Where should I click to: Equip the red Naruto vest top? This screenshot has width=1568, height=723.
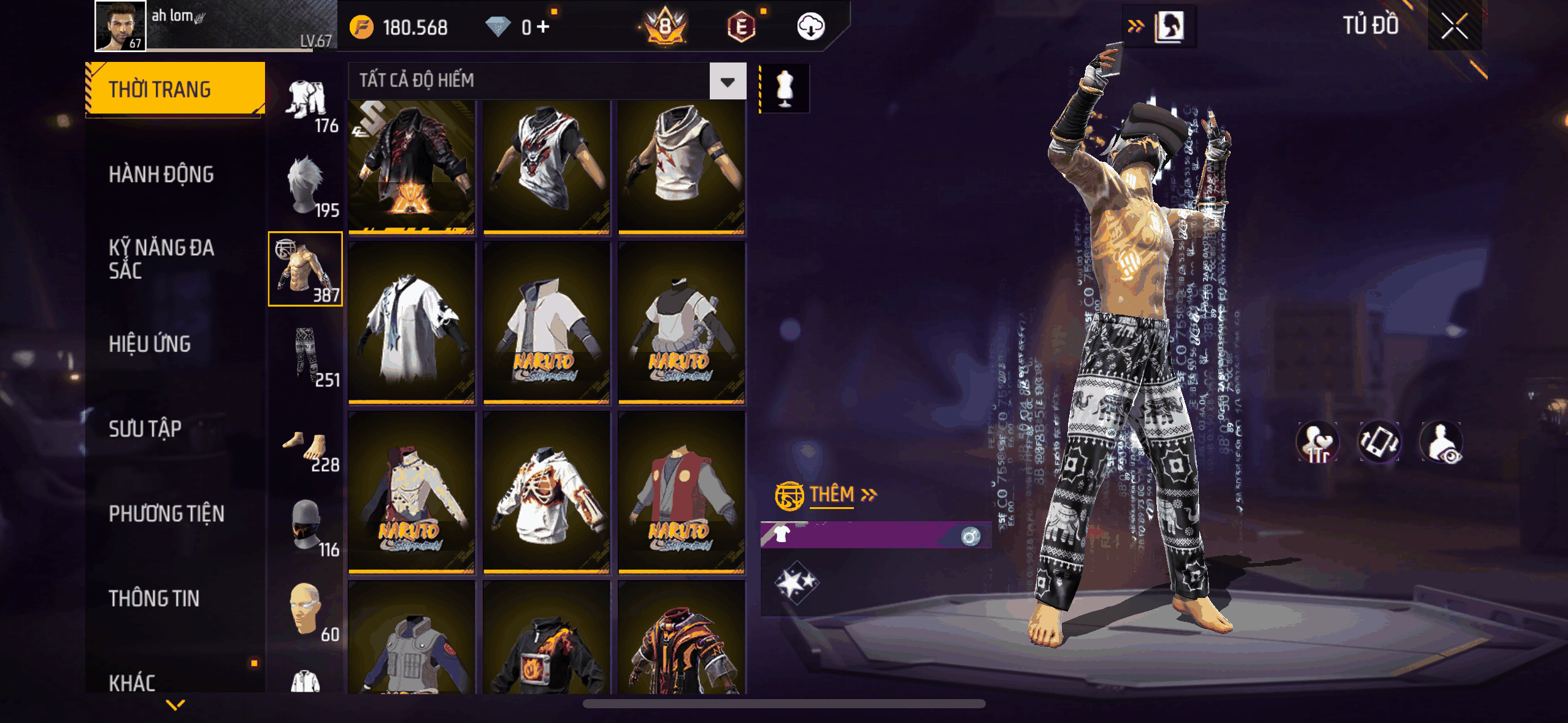click(681, 492)
